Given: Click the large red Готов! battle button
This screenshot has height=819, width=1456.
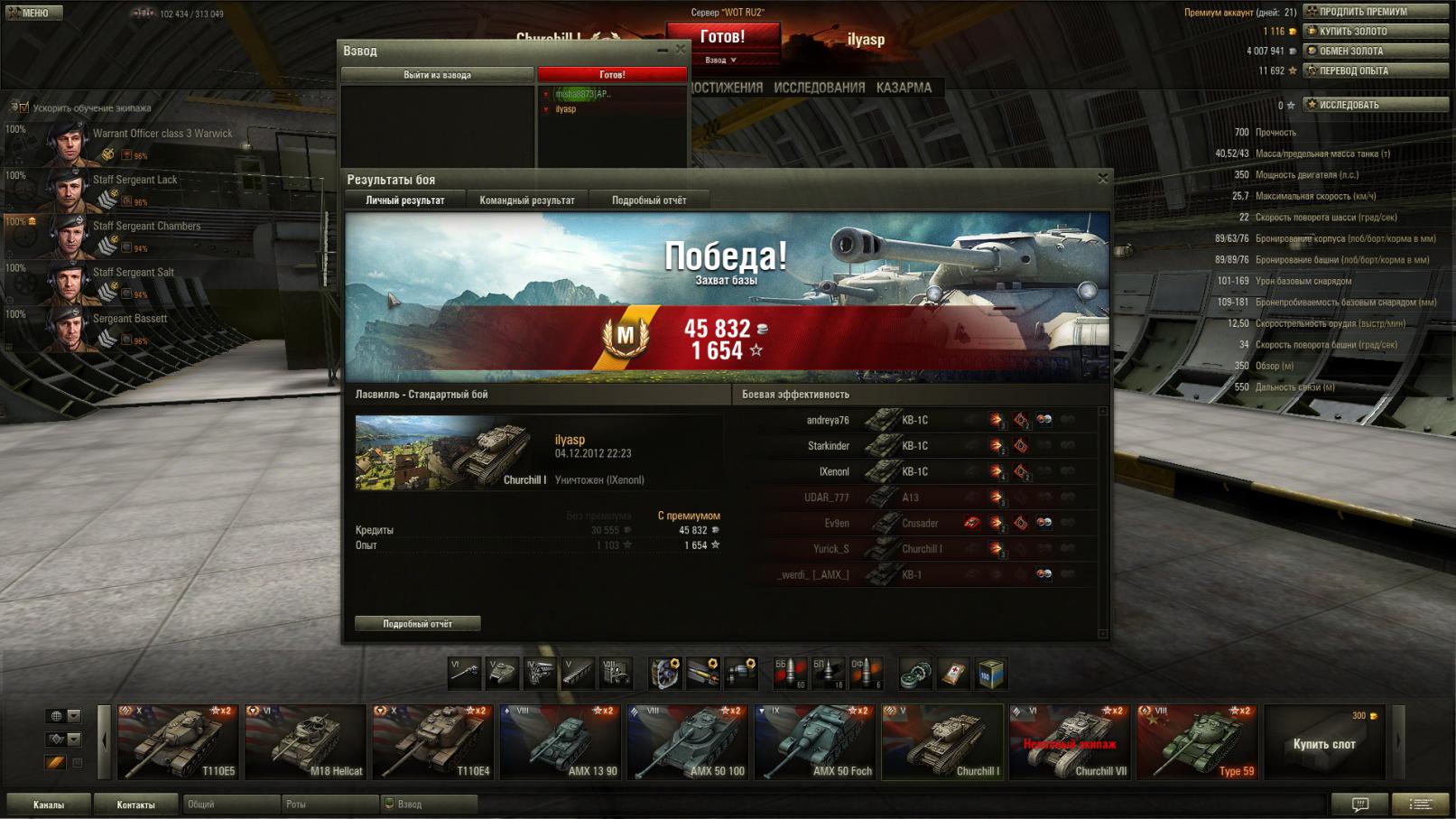Looking at the screenshot, I should click(x=722, y=36).
